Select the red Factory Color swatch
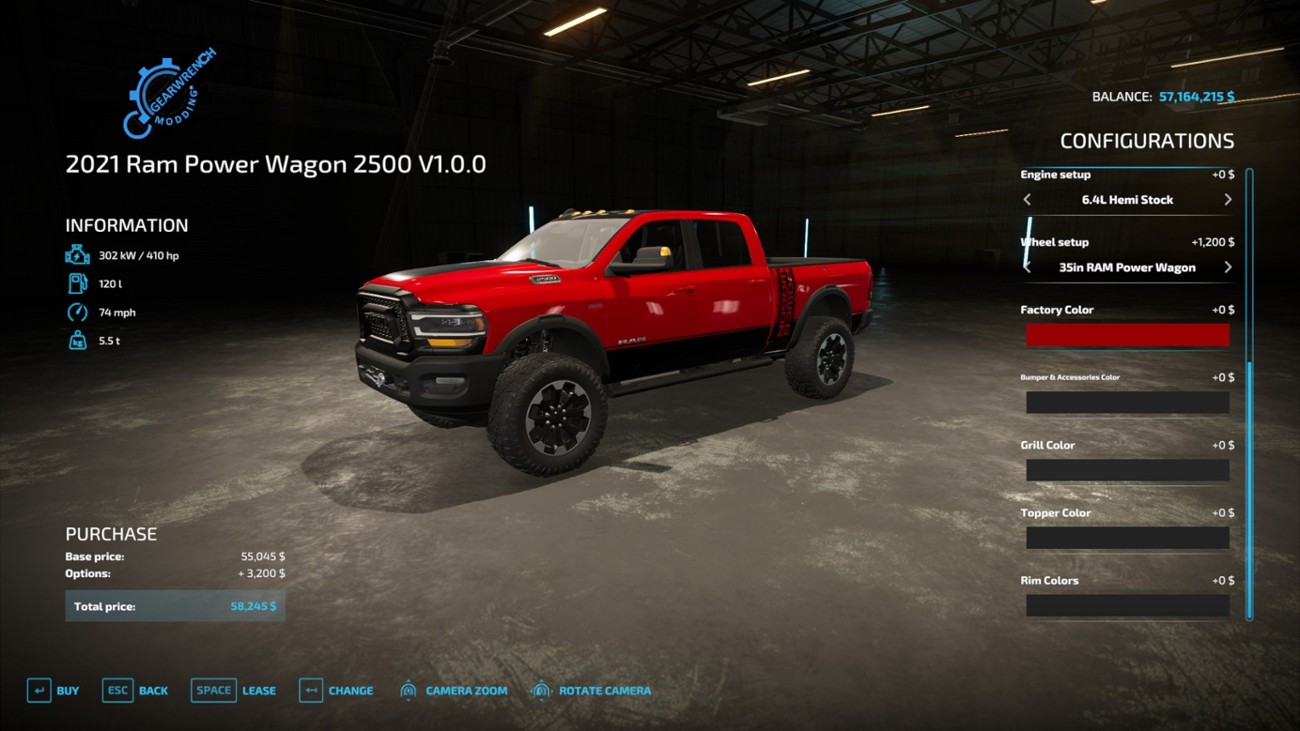1300x731 pixels. point(1127,335)
